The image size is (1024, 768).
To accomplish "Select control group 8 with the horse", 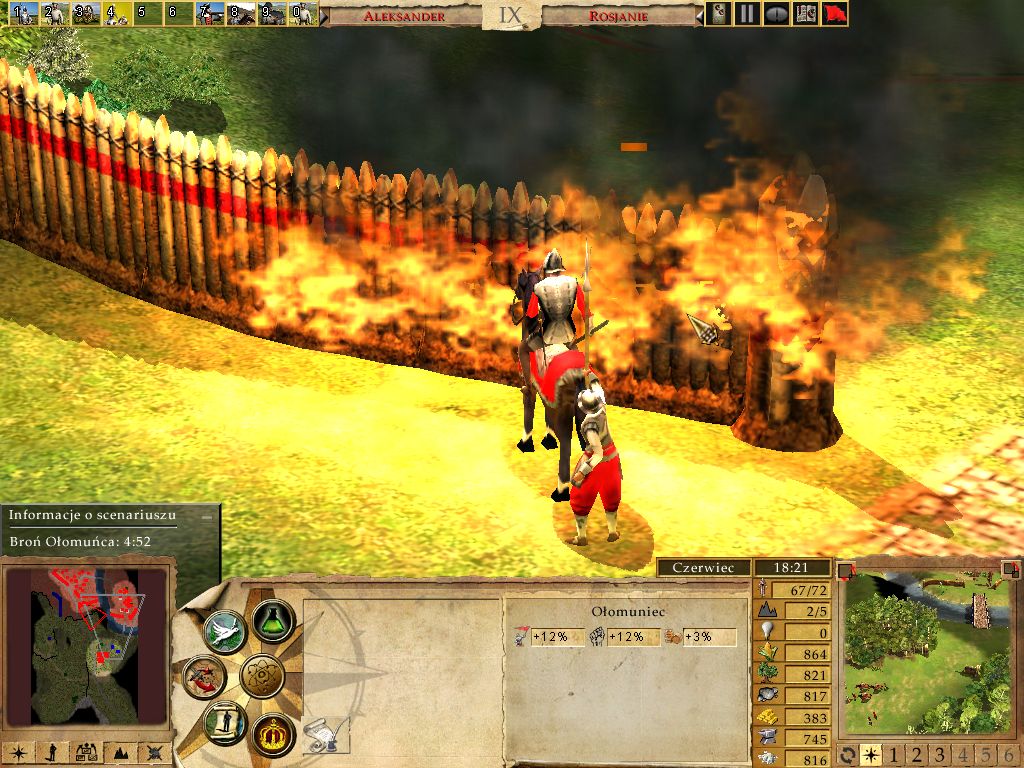I will coord(241,14).
